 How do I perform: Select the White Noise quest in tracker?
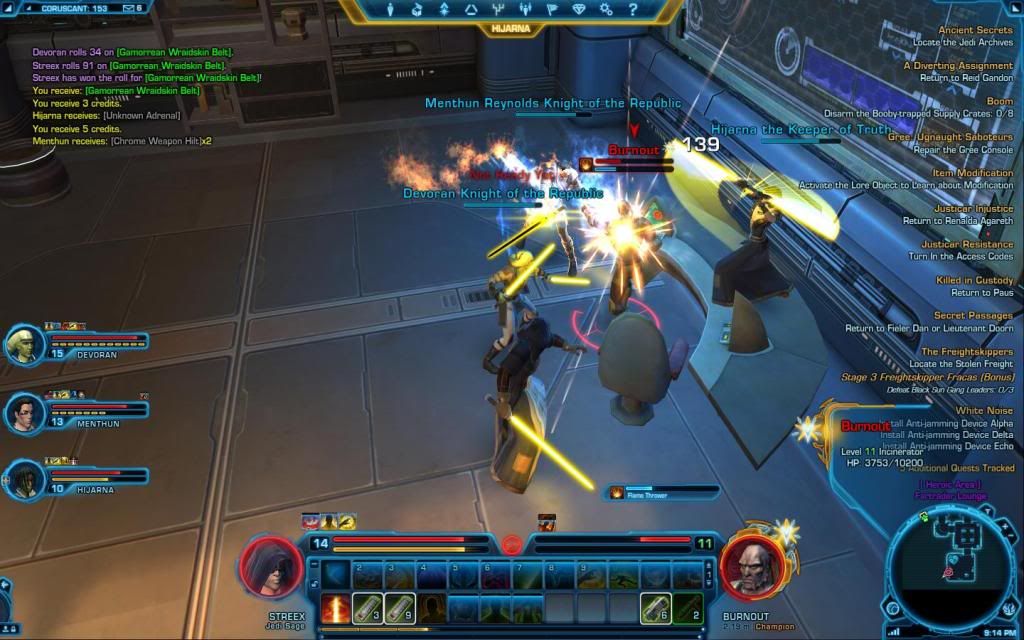[984, 410]
